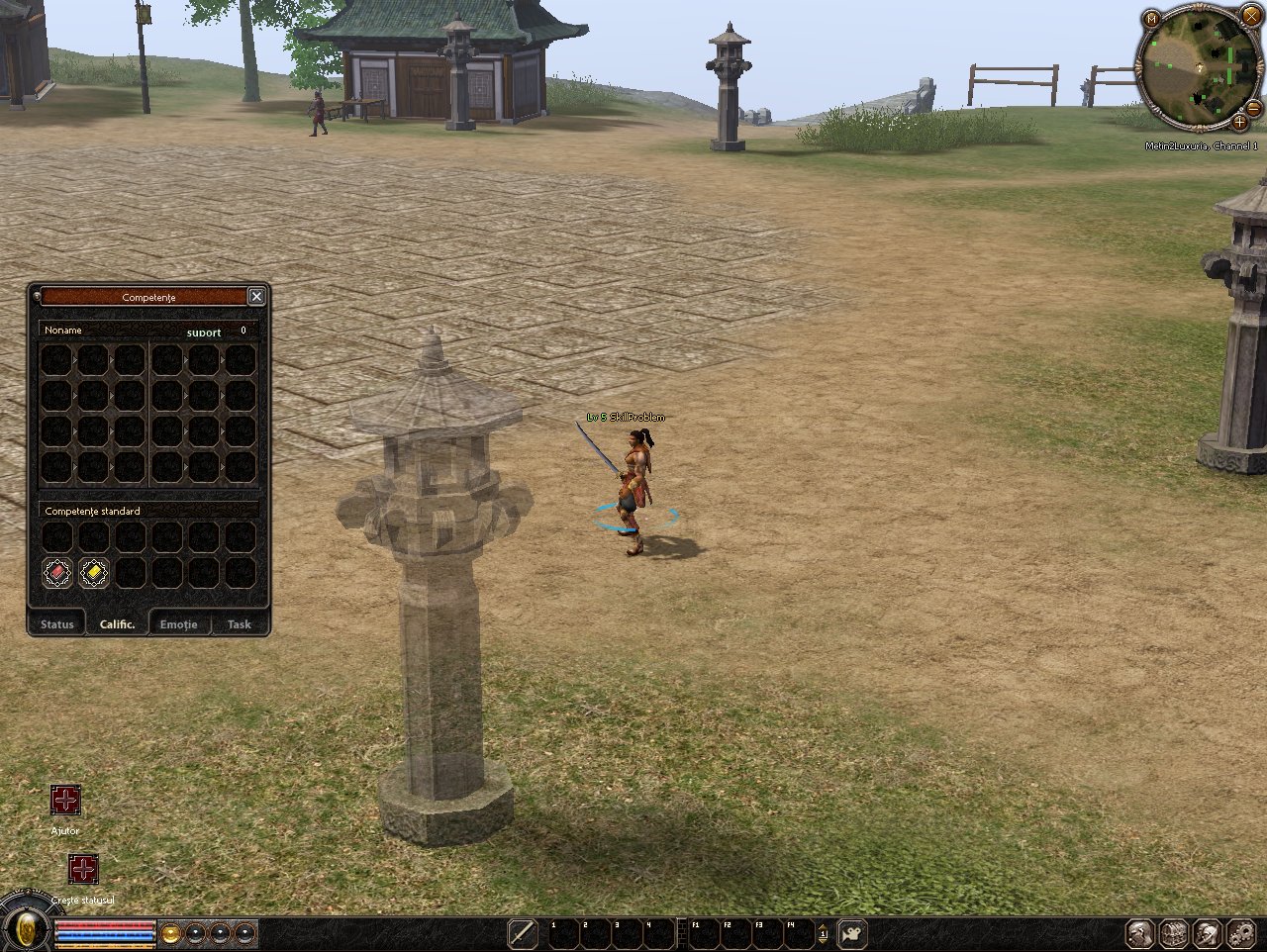The image size is (1267, 952).
Task: Switch to the Status tab
Action: pyautogui.click(x=57, y=623)
